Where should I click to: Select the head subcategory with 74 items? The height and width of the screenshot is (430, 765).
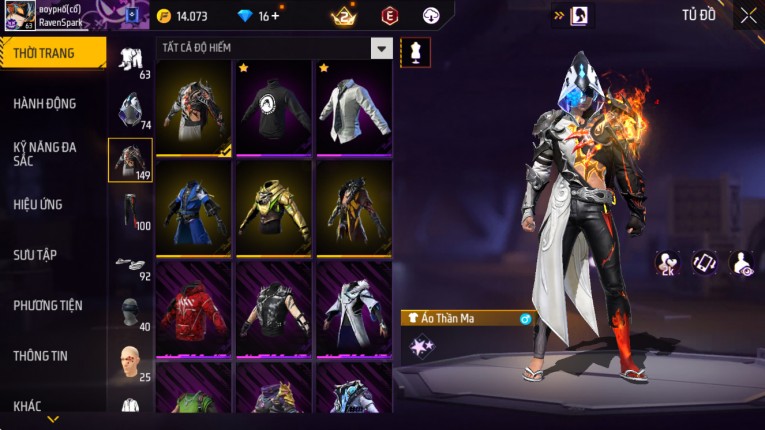click(x=130, y=110)
